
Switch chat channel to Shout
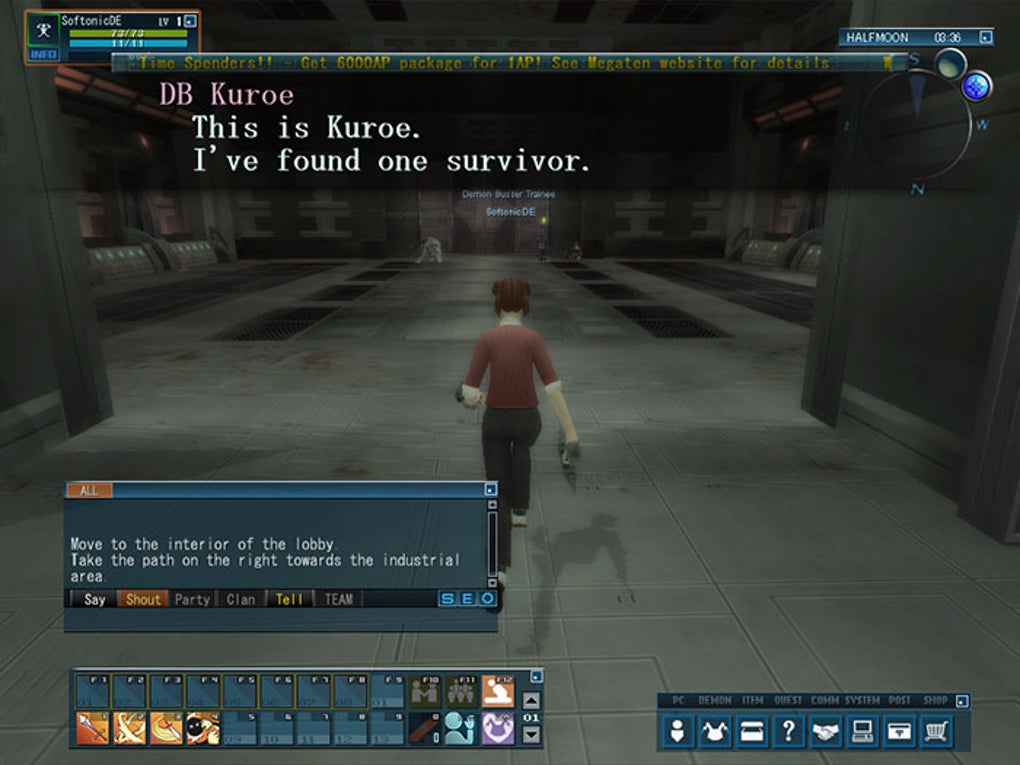pos(143,599)
